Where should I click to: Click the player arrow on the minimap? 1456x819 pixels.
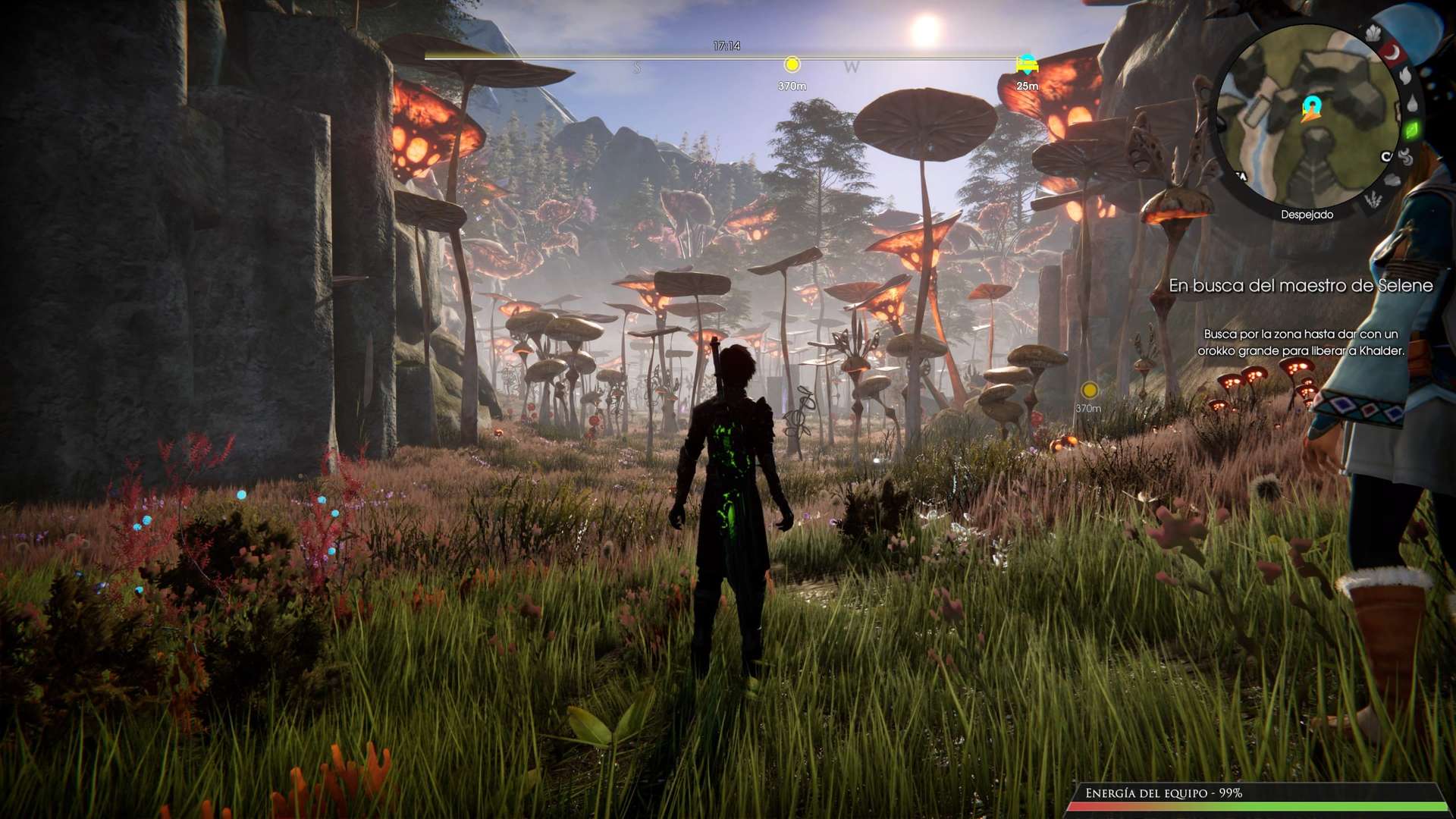tap(1311, 108)
